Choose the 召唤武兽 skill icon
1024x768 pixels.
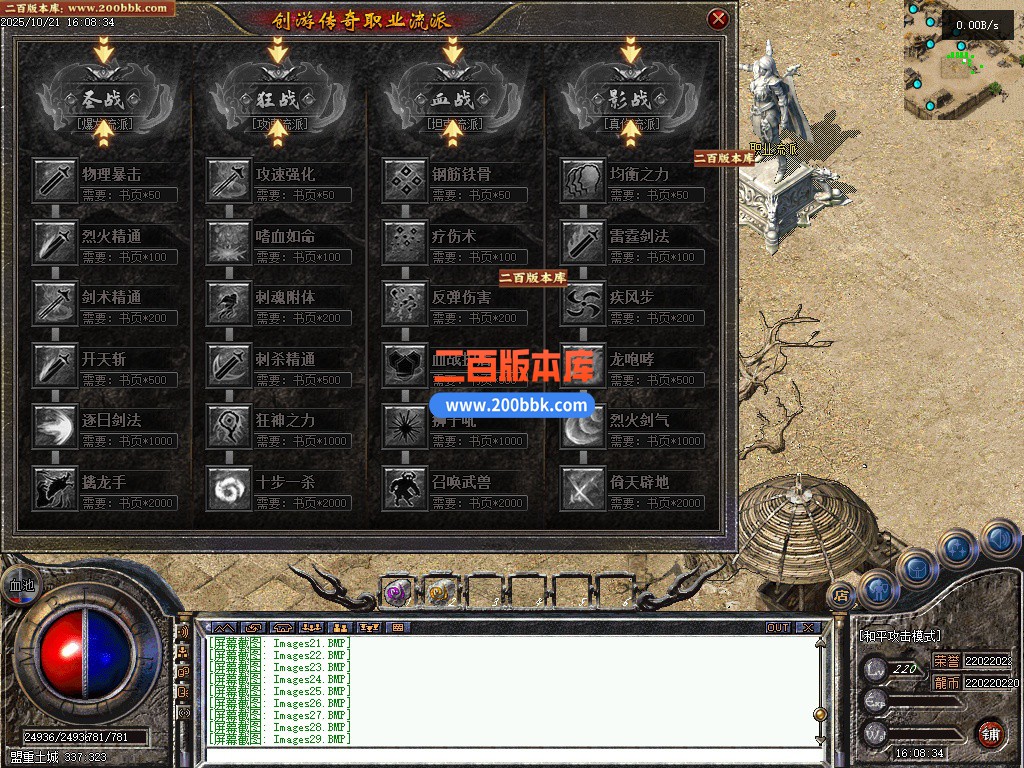coord(405,488)
